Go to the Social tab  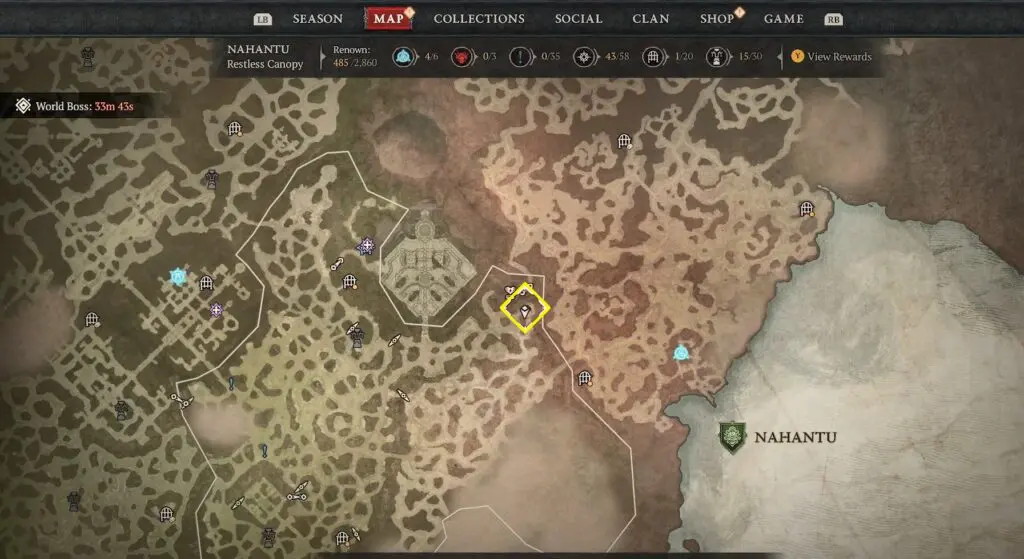[578, 19]
